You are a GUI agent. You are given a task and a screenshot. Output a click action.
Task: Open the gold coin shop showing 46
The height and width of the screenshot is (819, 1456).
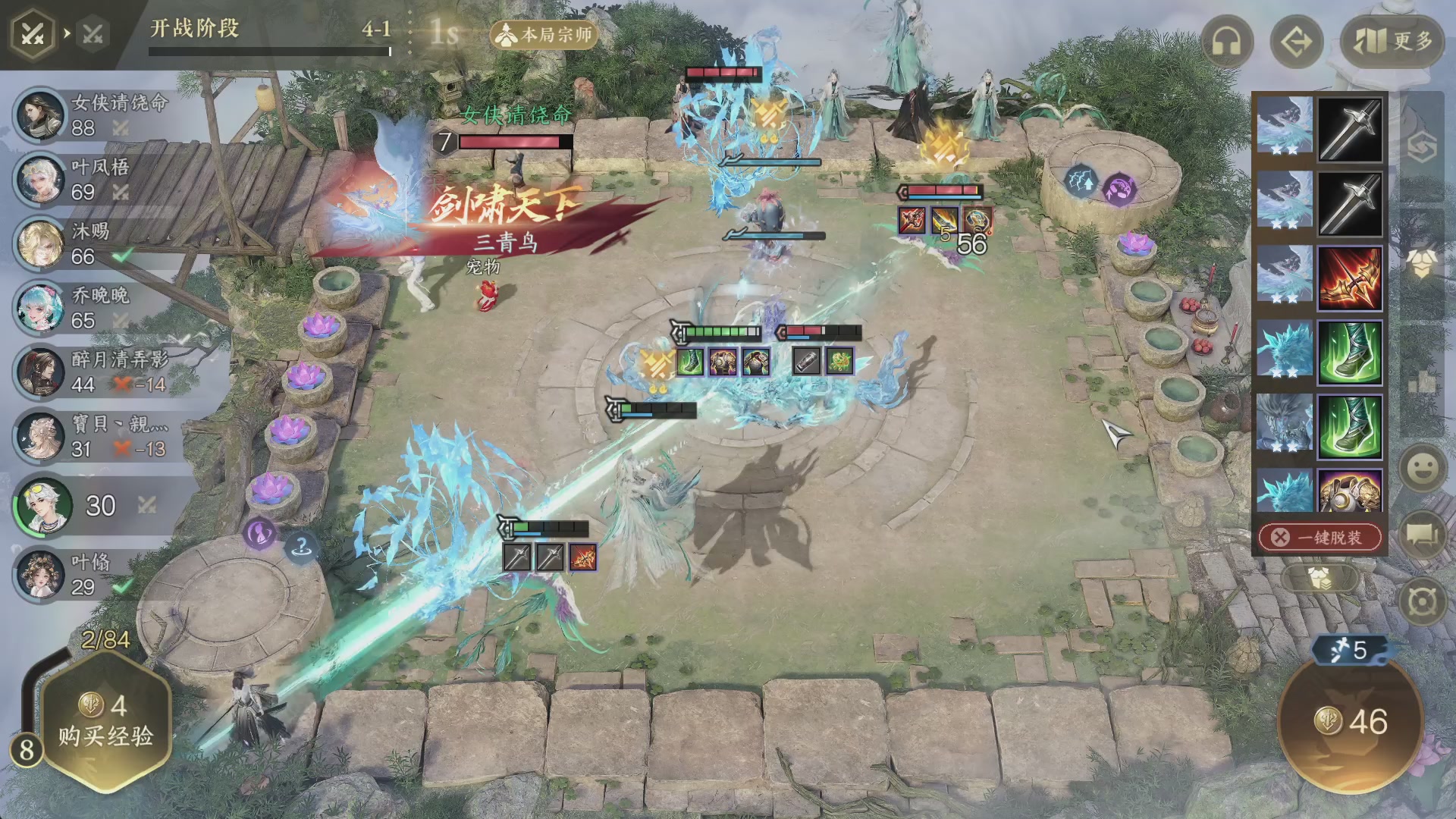coord(1351,721)
